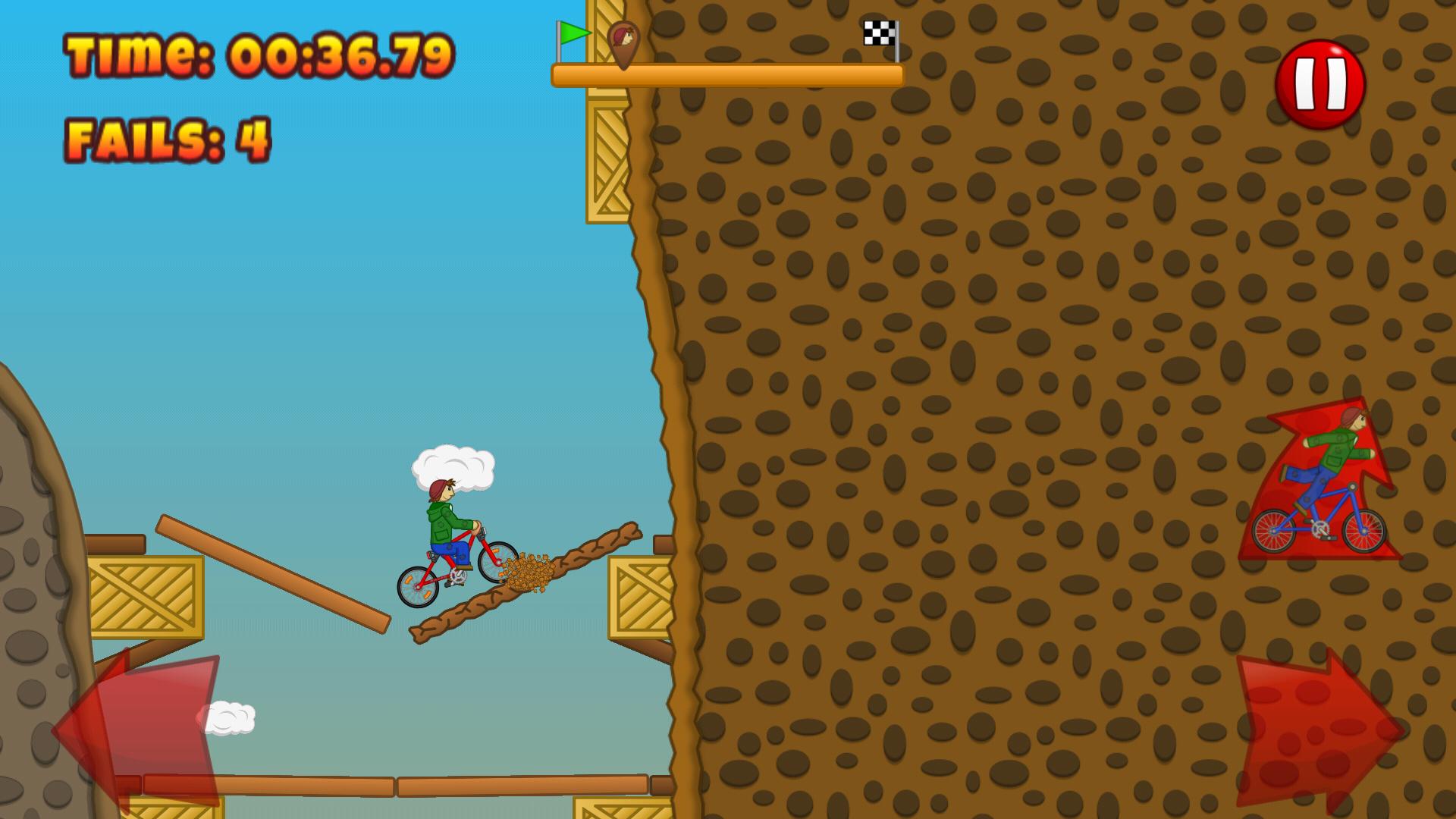Click the bike's red front wheel
Image resolution: width=1456 pixels, height=819 pixels.
coord(497,561)
